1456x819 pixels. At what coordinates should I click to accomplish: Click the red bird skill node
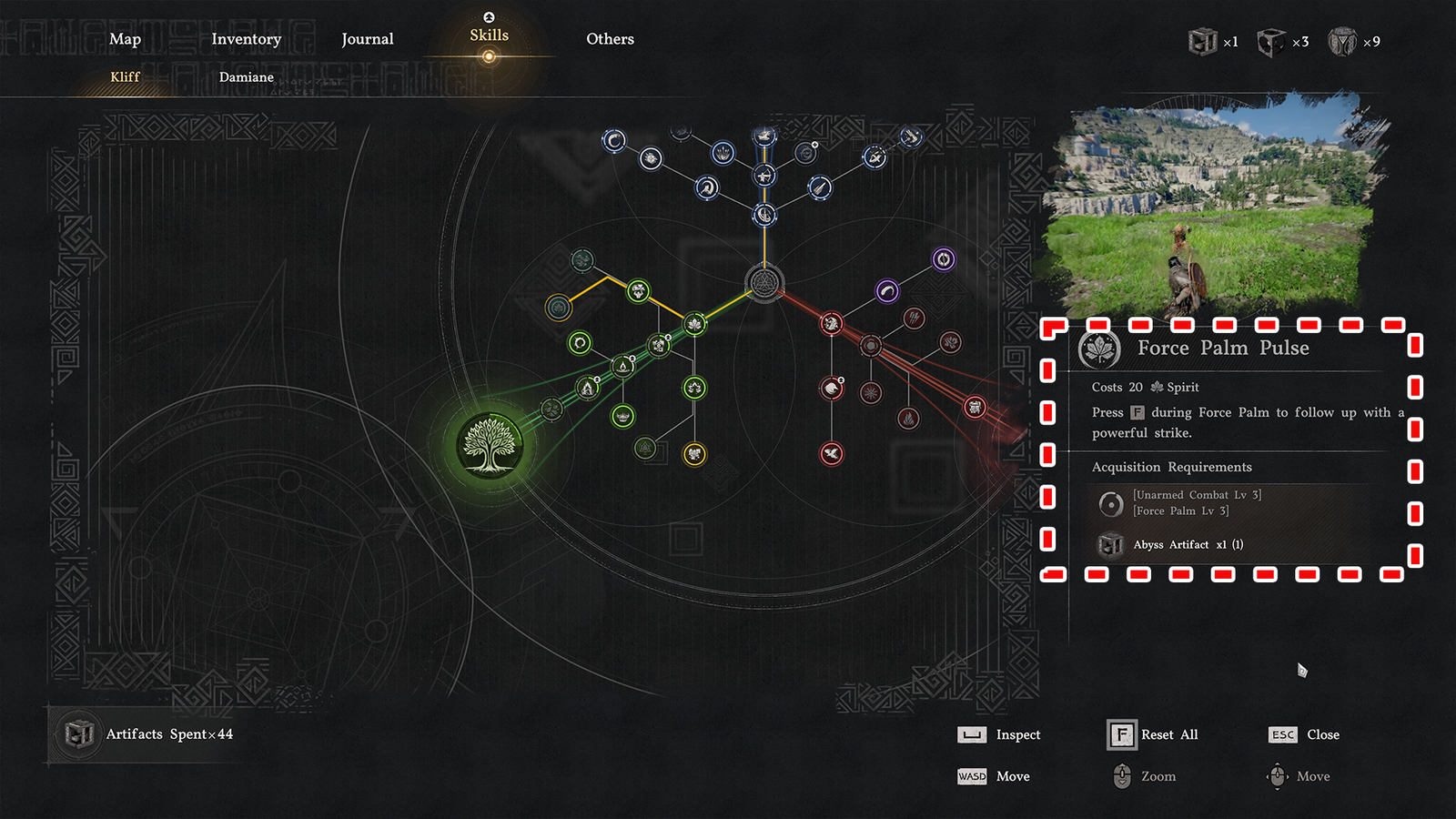click(830, 453)
